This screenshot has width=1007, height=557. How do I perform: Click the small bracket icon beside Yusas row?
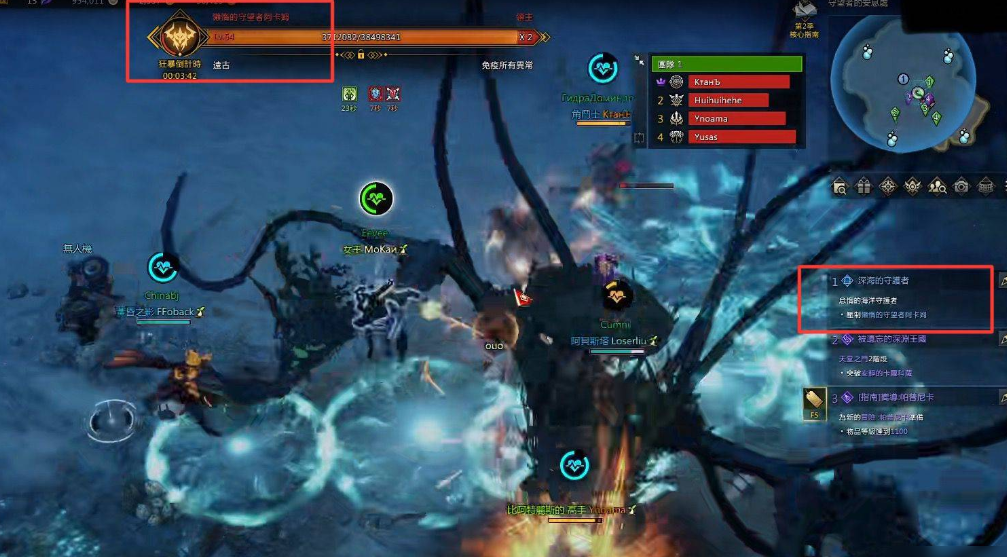640,138
